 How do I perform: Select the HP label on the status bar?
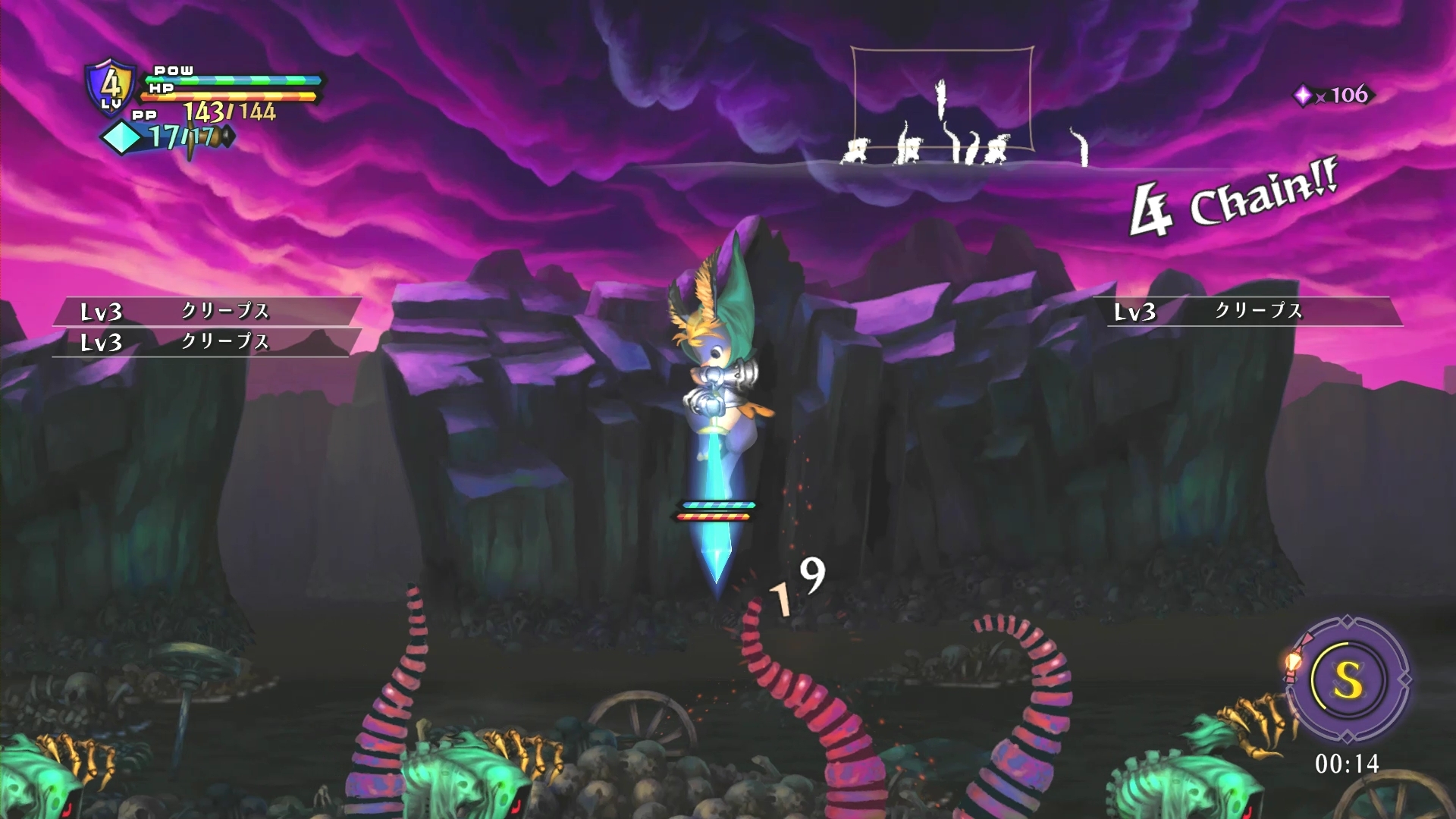point(161,88)
